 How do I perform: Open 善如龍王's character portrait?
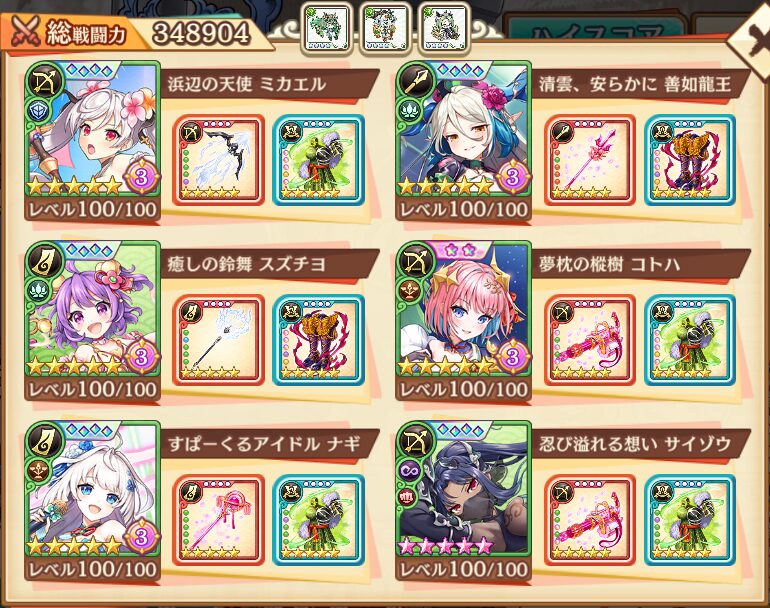(463, 130)
